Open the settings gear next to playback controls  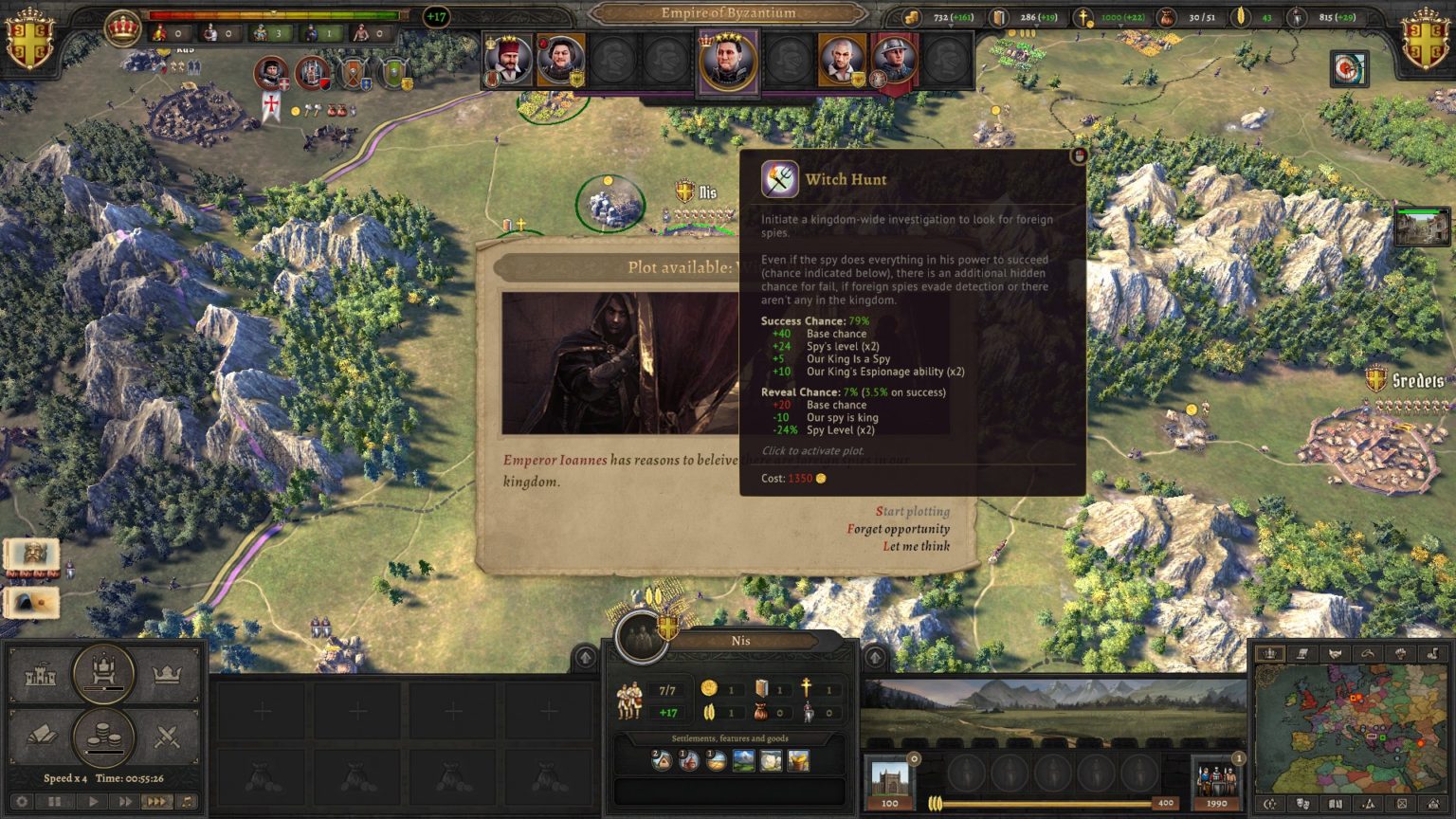tap(21, 800)
